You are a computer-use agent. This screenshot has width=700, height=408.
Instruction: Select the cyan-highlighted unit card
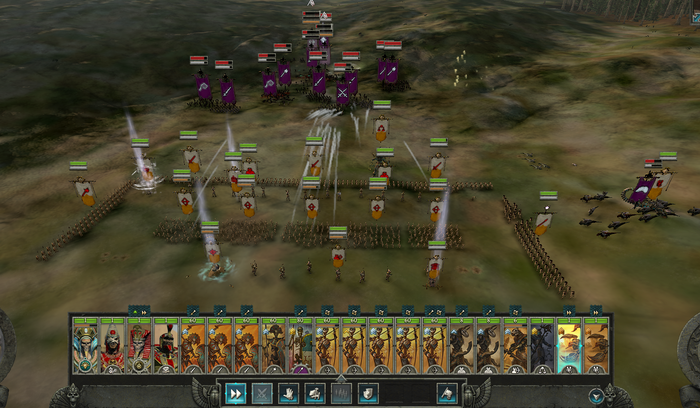point(570,346)
